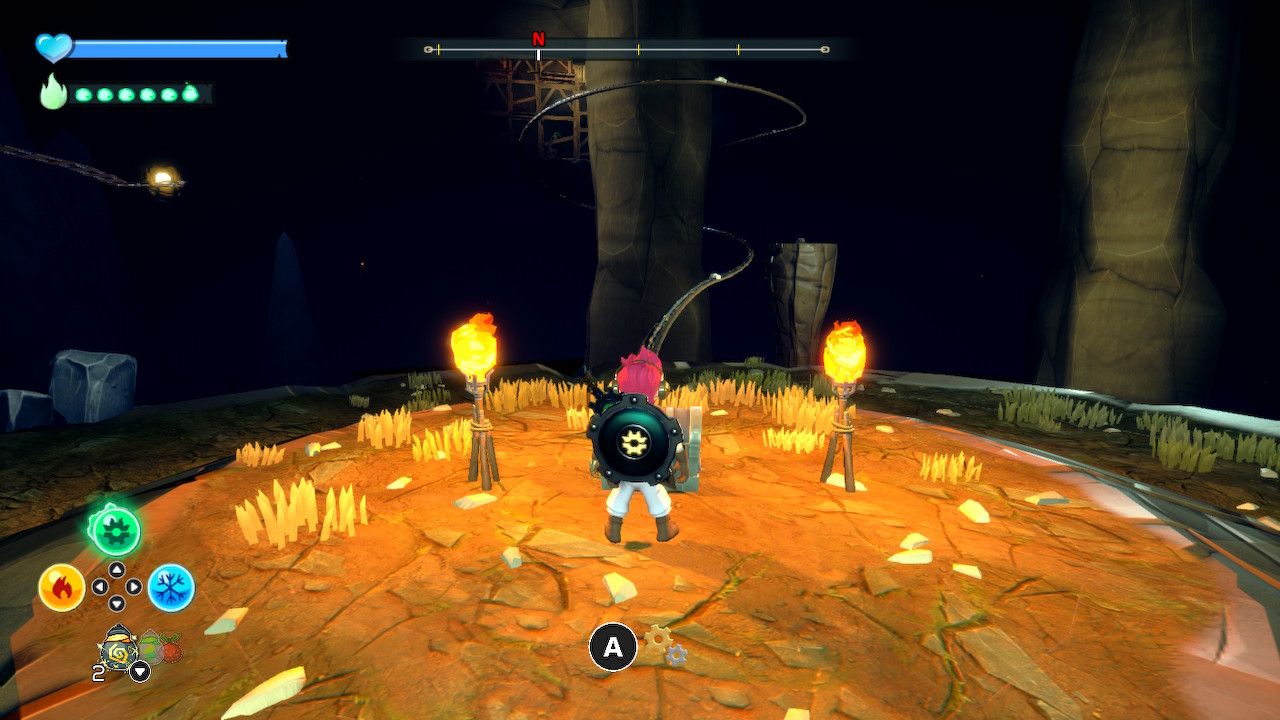The height and width of the screenshot is (720, 1280).
Task: Open the item selector via the down arrow chevron
Action: (140, 670)
